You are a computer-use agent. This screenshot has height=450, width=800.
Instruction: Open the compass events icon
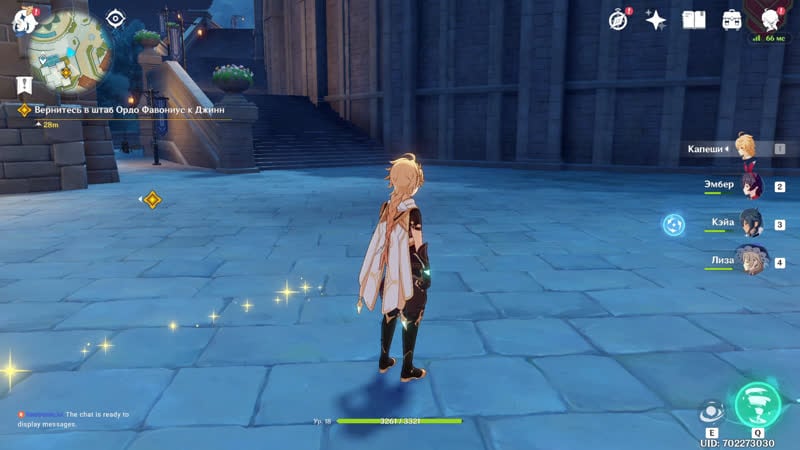(618, 19)
